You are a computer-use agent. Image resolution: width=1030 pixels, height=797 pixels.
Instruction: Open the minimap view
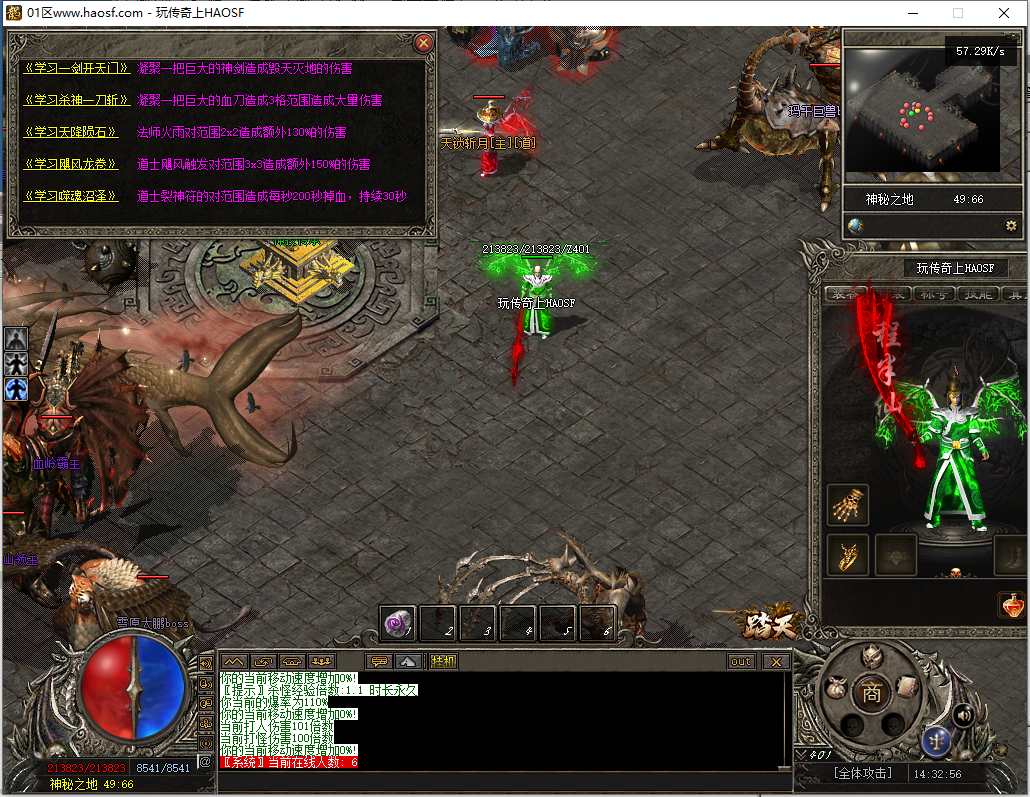pyautogui.click(x=922, y=110)
